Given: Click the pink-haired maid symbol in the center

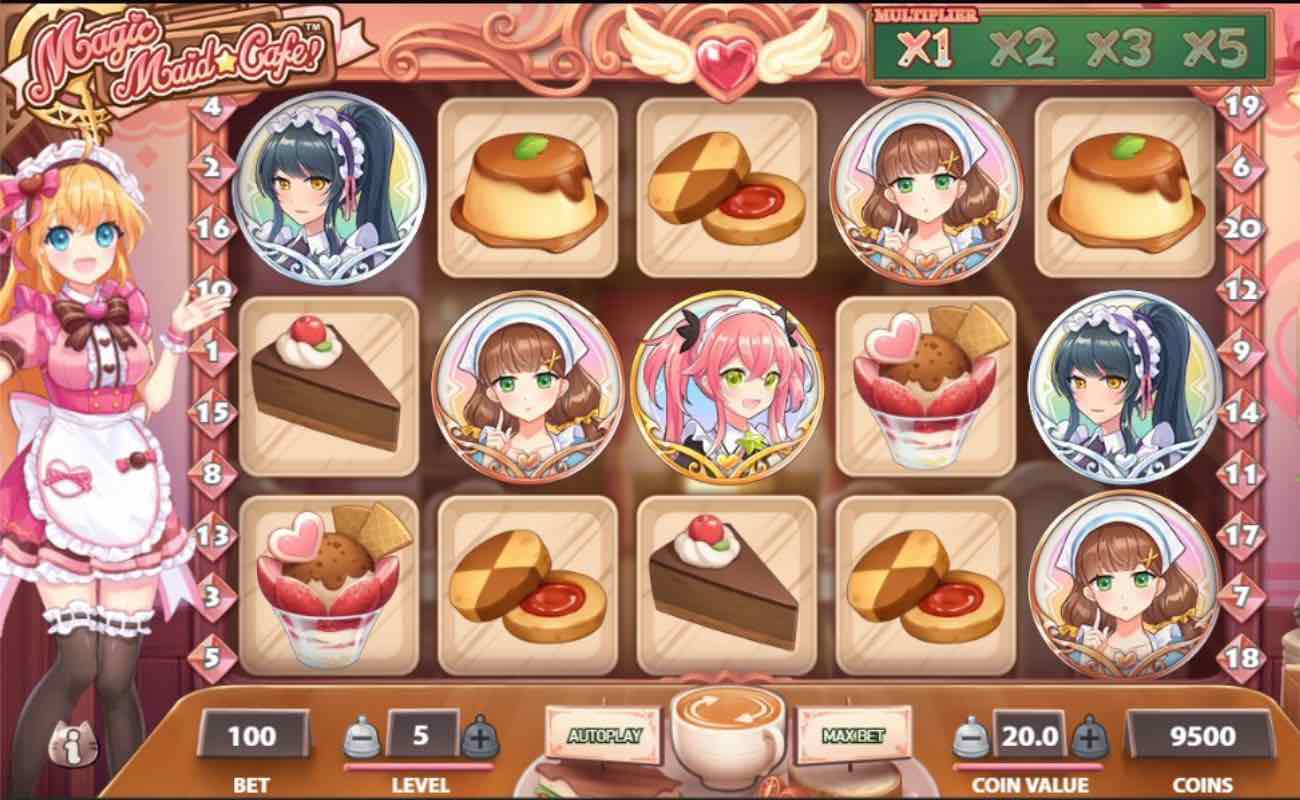Looking at the screenshot, I should click(x=725, y=384).
